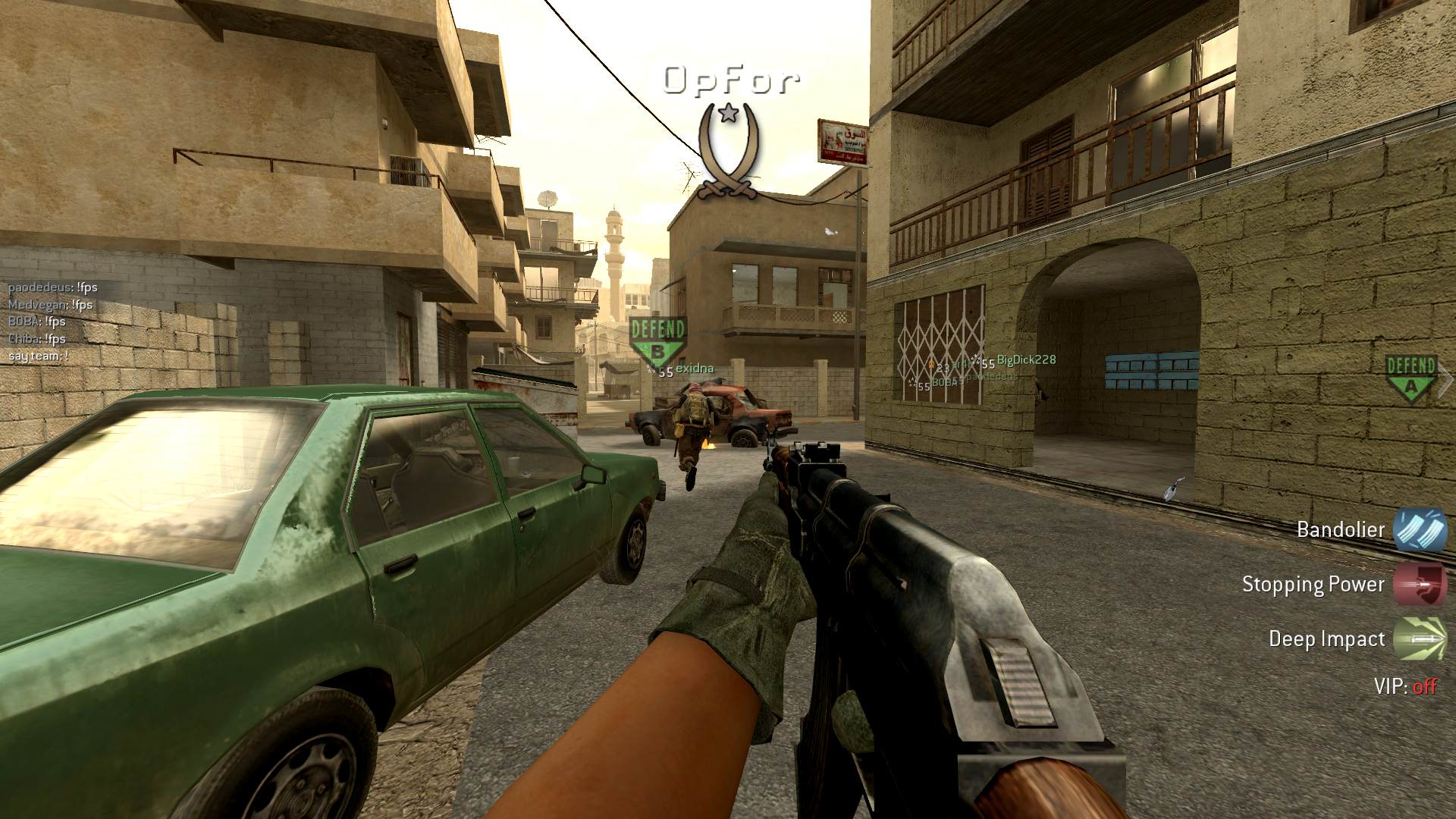Image resolution: width=1456 pixels, height=819 pixels.
Task: Click the say team chat input line
Action: [x=38, y=356]
